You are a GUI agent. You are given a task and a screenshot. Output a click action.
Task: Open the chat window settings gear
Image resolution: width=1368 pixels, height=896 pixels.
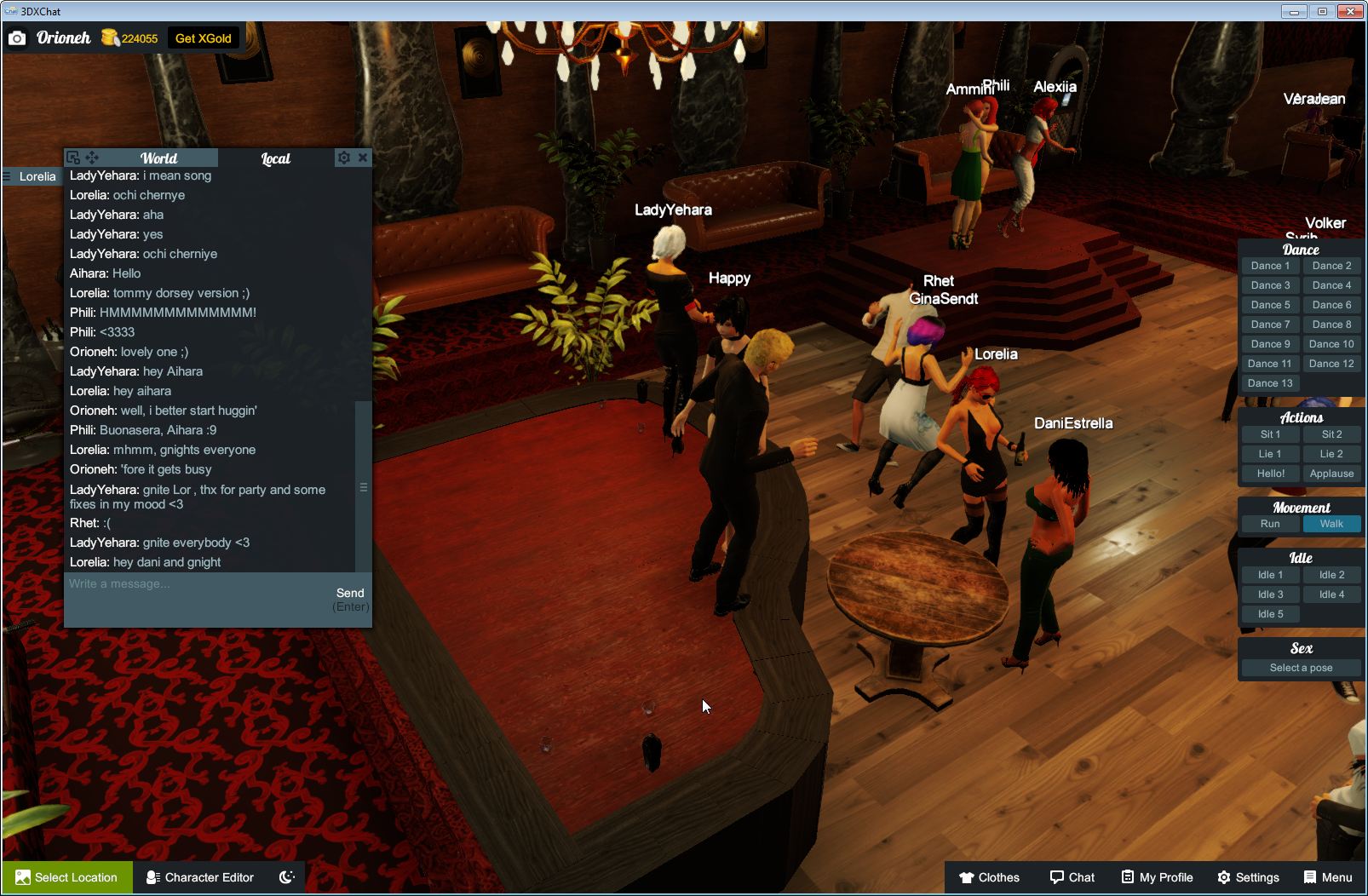(343, 158)
